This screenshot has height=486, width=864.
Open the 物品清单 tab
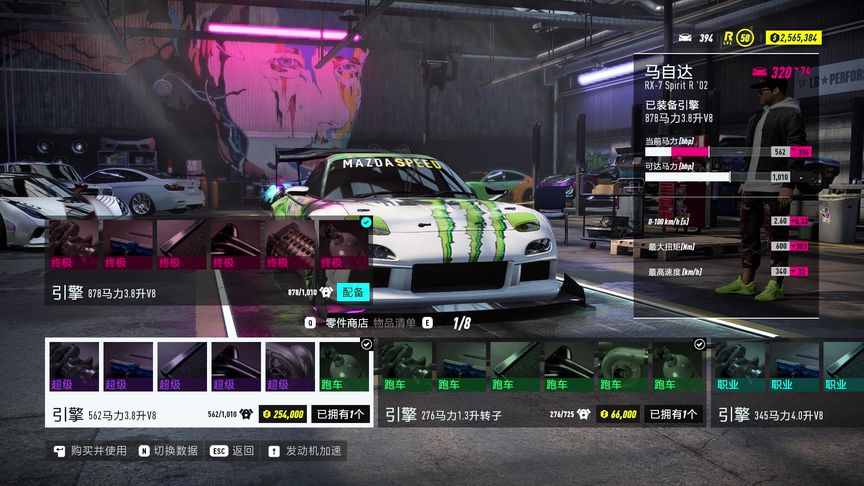point(394,323)
